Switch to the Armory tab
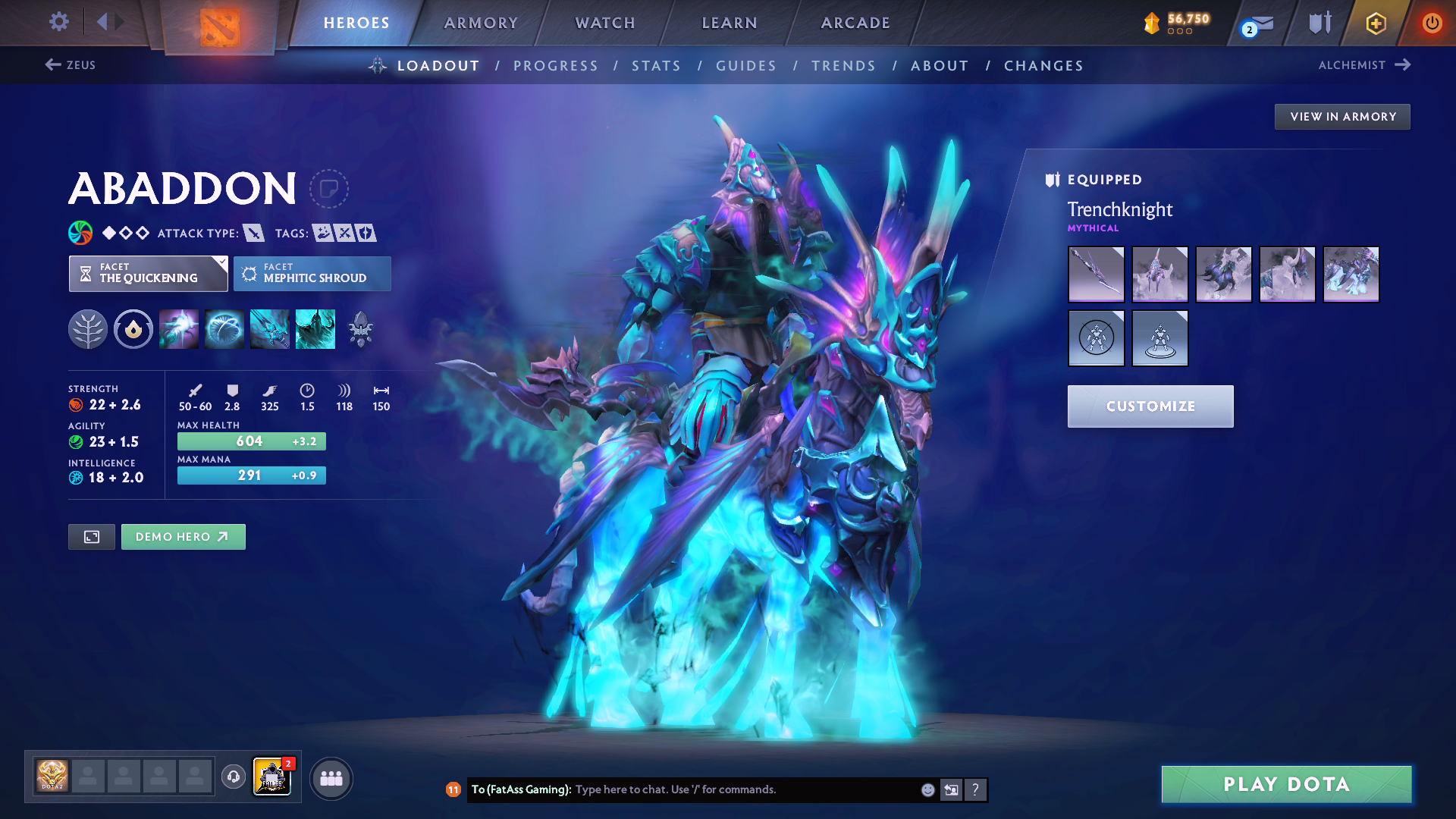This screenshot has width=1456, height=819. coord(481,23)
